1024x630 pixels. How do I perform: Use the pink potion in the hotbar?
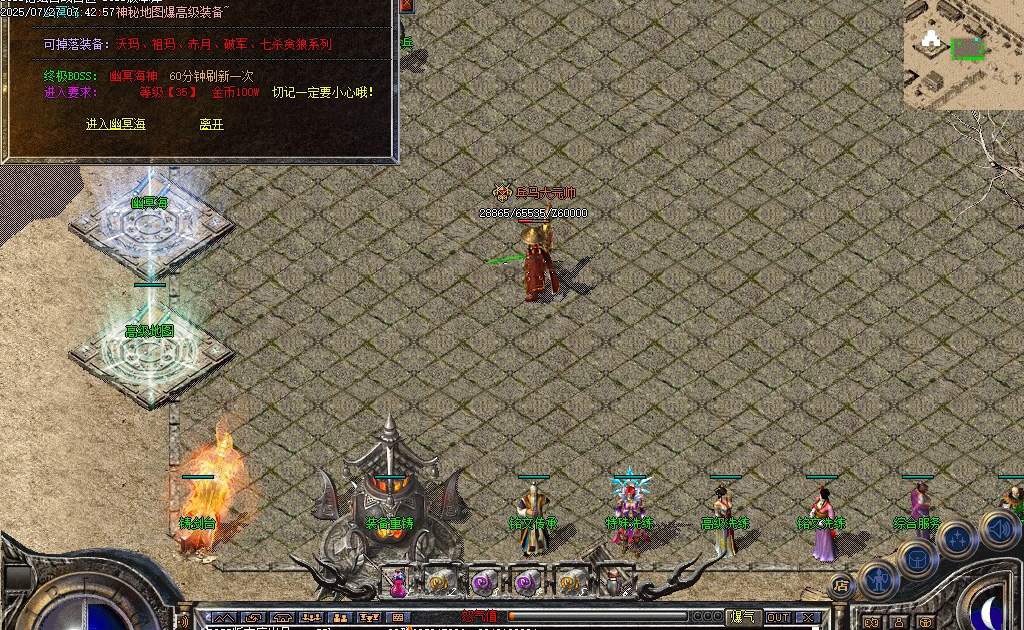398,581
